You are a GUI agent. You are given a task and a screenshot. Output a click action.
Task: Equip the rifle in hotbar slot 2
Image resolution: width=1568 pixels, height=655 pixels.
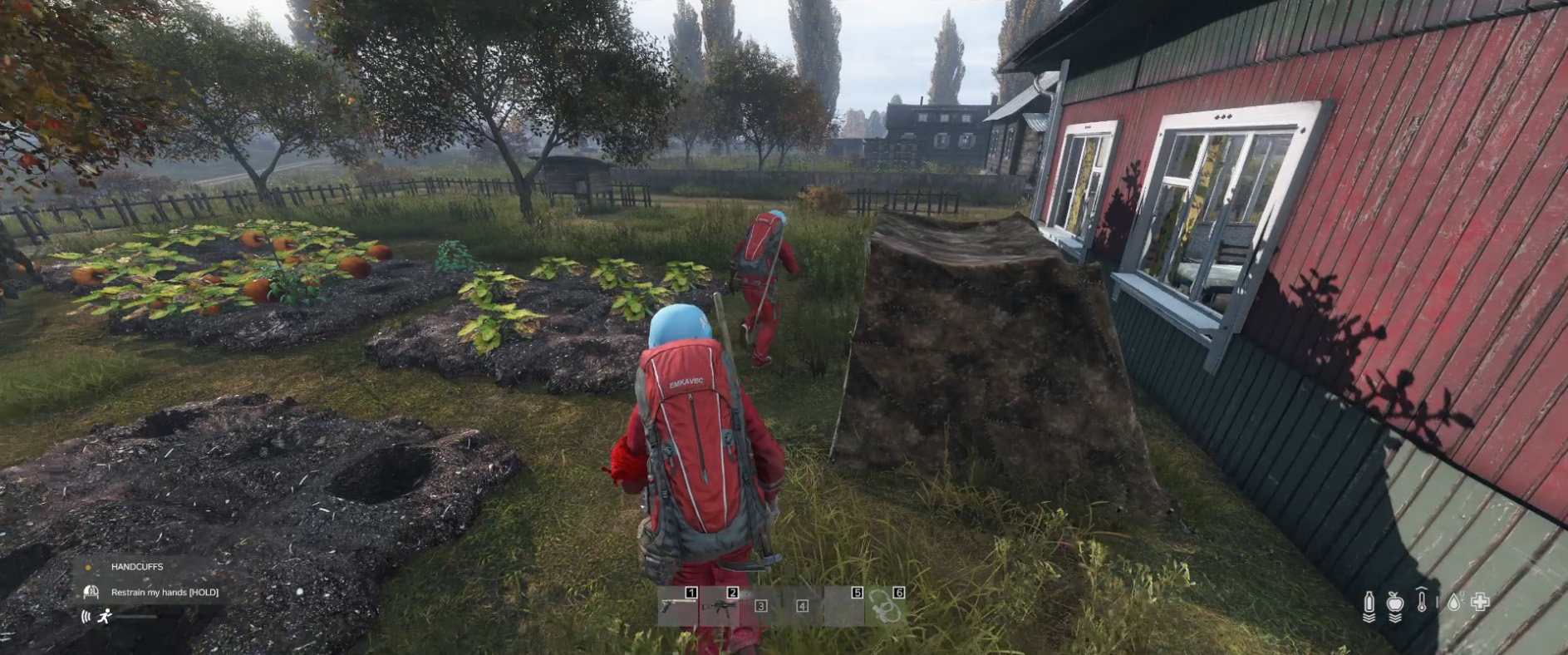[x=719, y=606]
